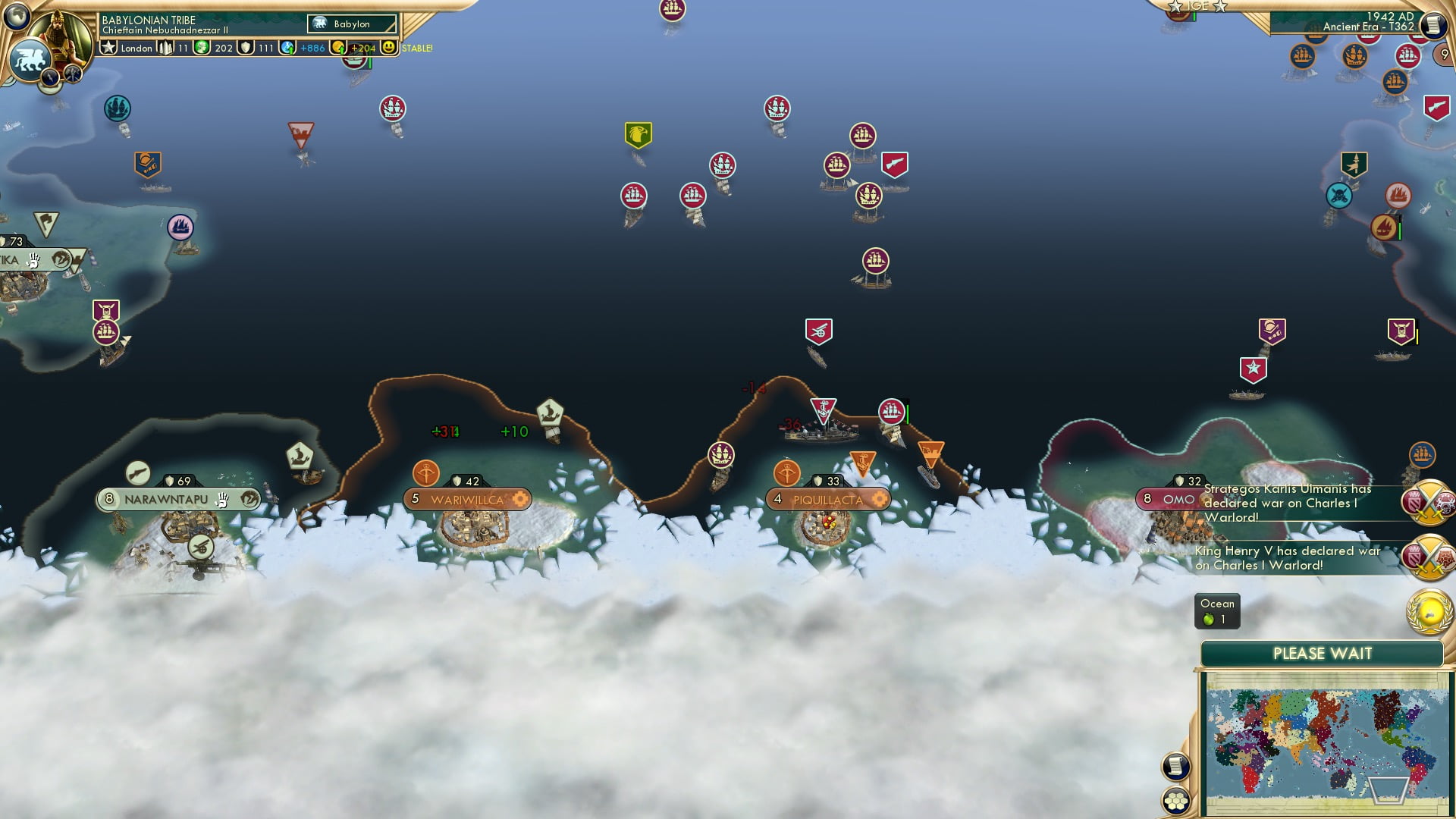Screen dimensions: 1456x819
Task: Open the Babylon selector dropdown in top bar
Action: tap(351, 24)
